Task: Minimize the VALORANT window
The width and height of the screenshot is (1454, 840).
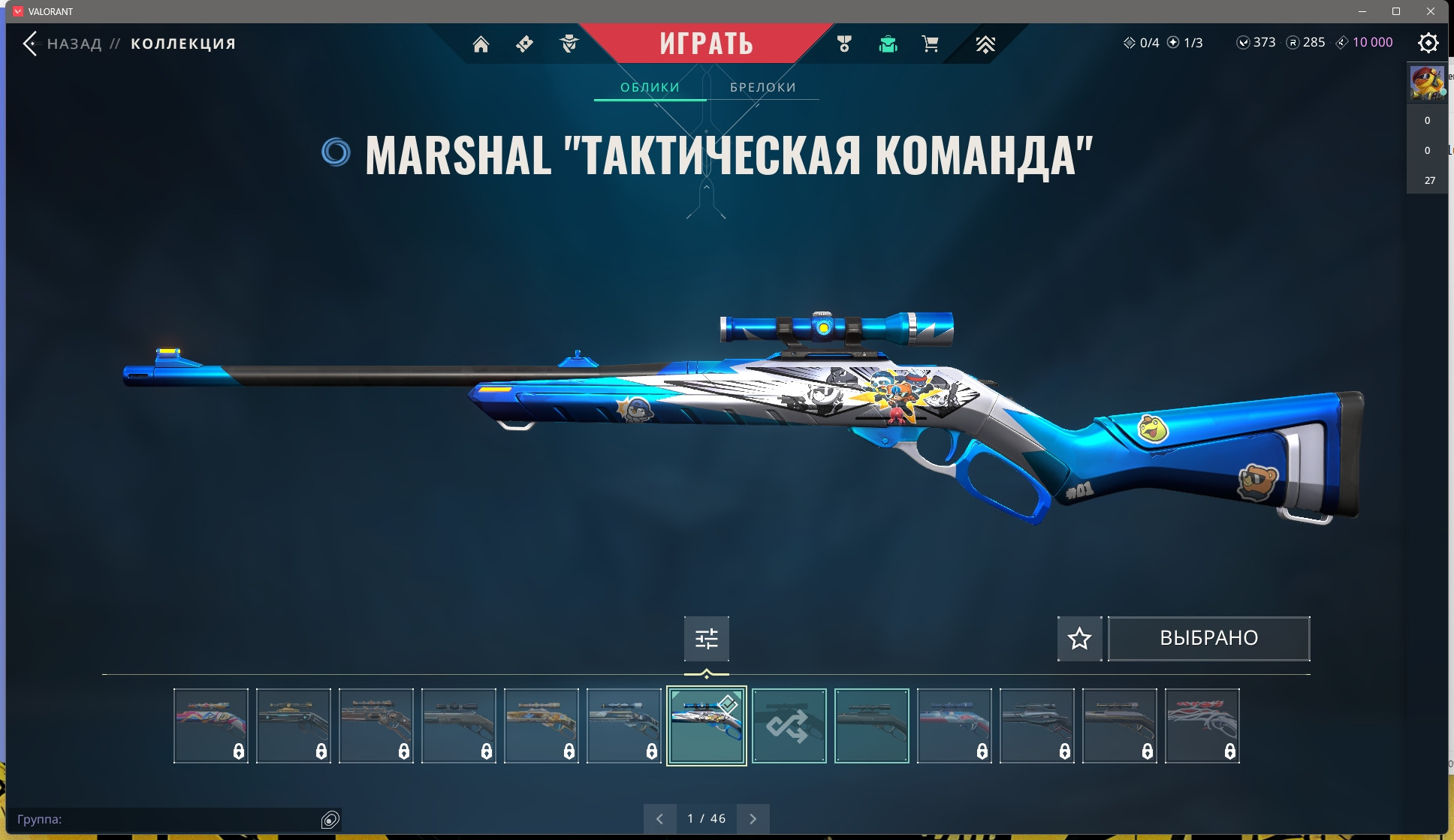Action: coord(1362,11)
